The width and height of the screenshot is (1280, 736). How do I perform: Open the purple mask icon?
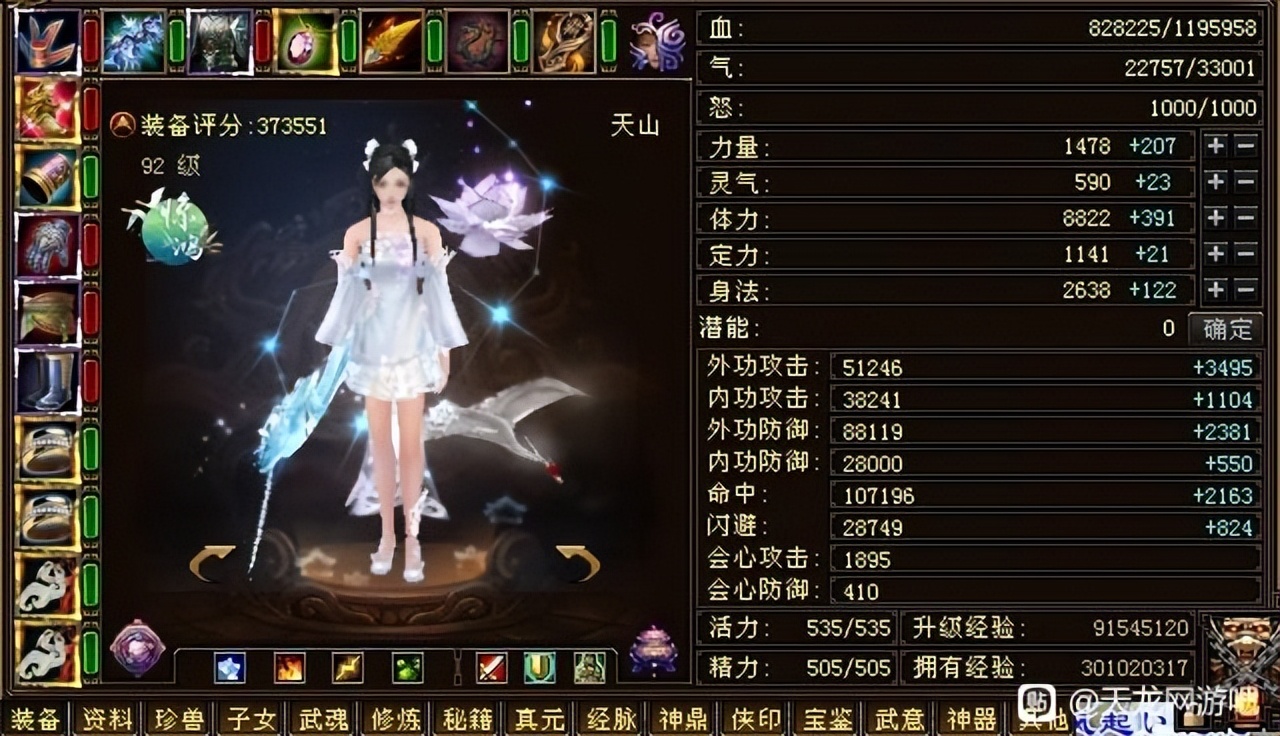click(x=657, y=41)
